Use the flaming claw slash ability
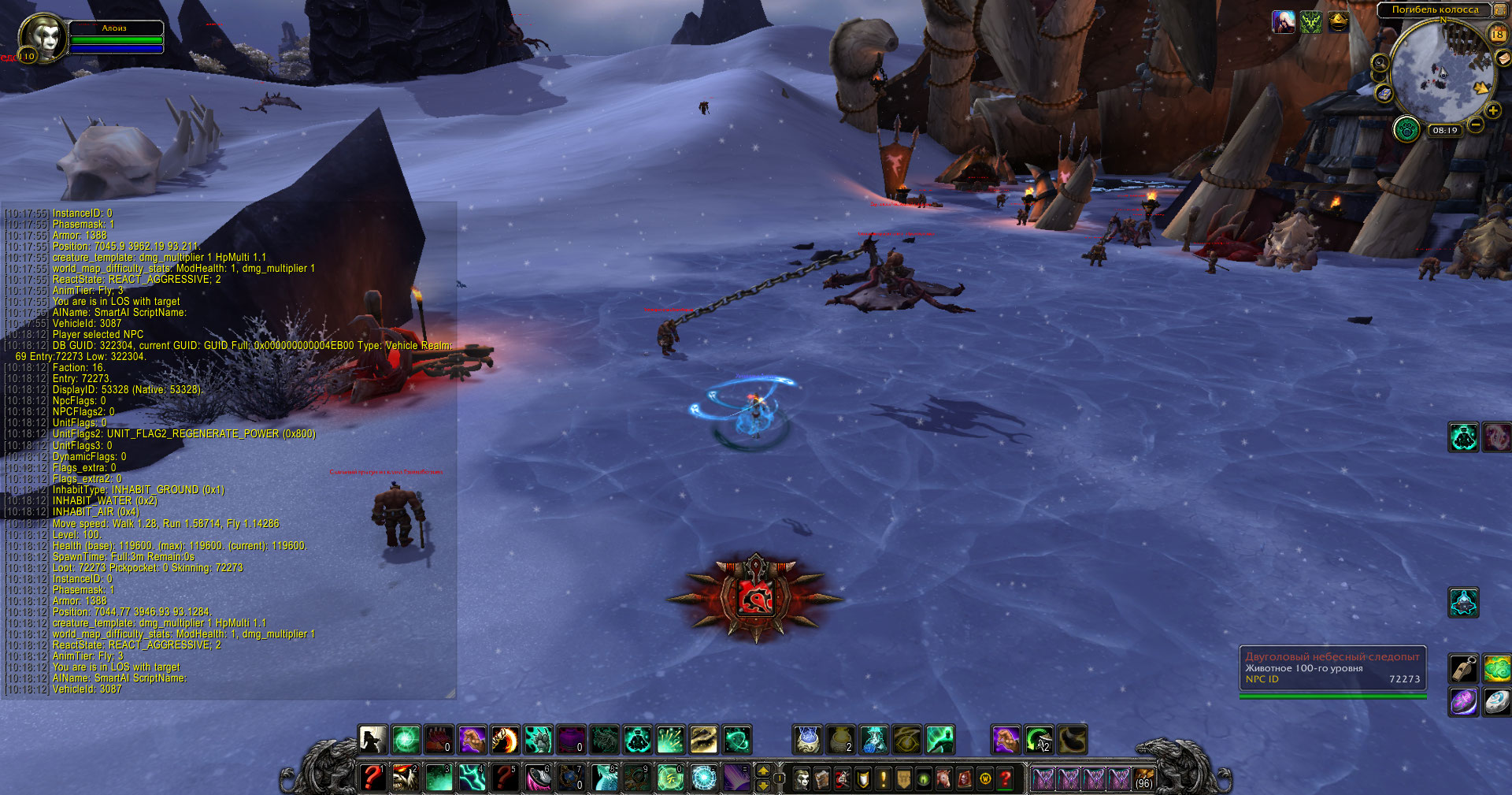Image resolution: width=1512 pixels, height=795 pixels. [x=505, y=741]
